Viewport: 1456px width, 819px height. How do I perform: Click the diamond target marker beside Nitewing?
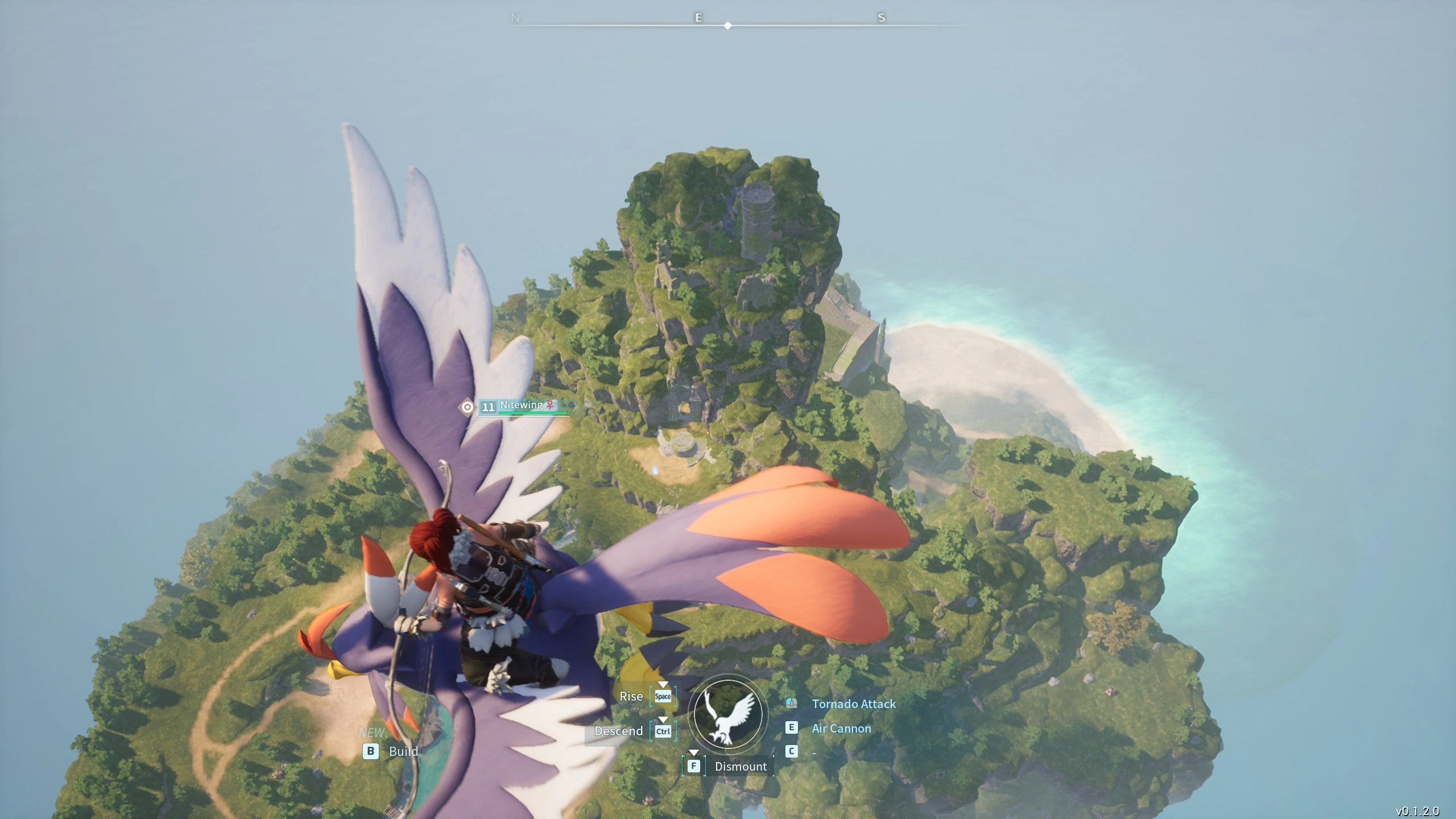467,407
